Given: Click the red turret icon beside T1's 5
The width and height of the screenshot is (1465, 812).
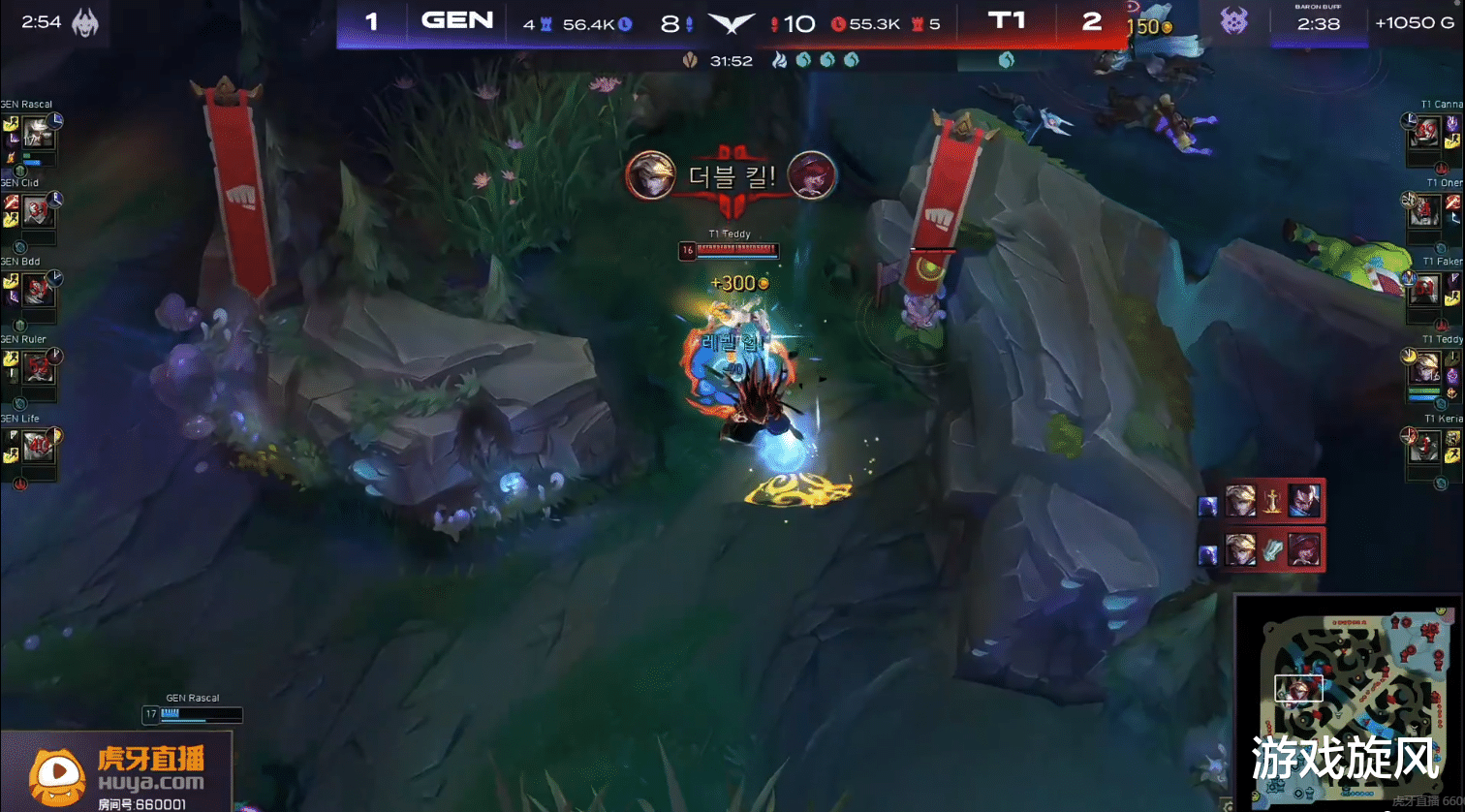Looking at the screenshot, I should [x=920, y=24].
